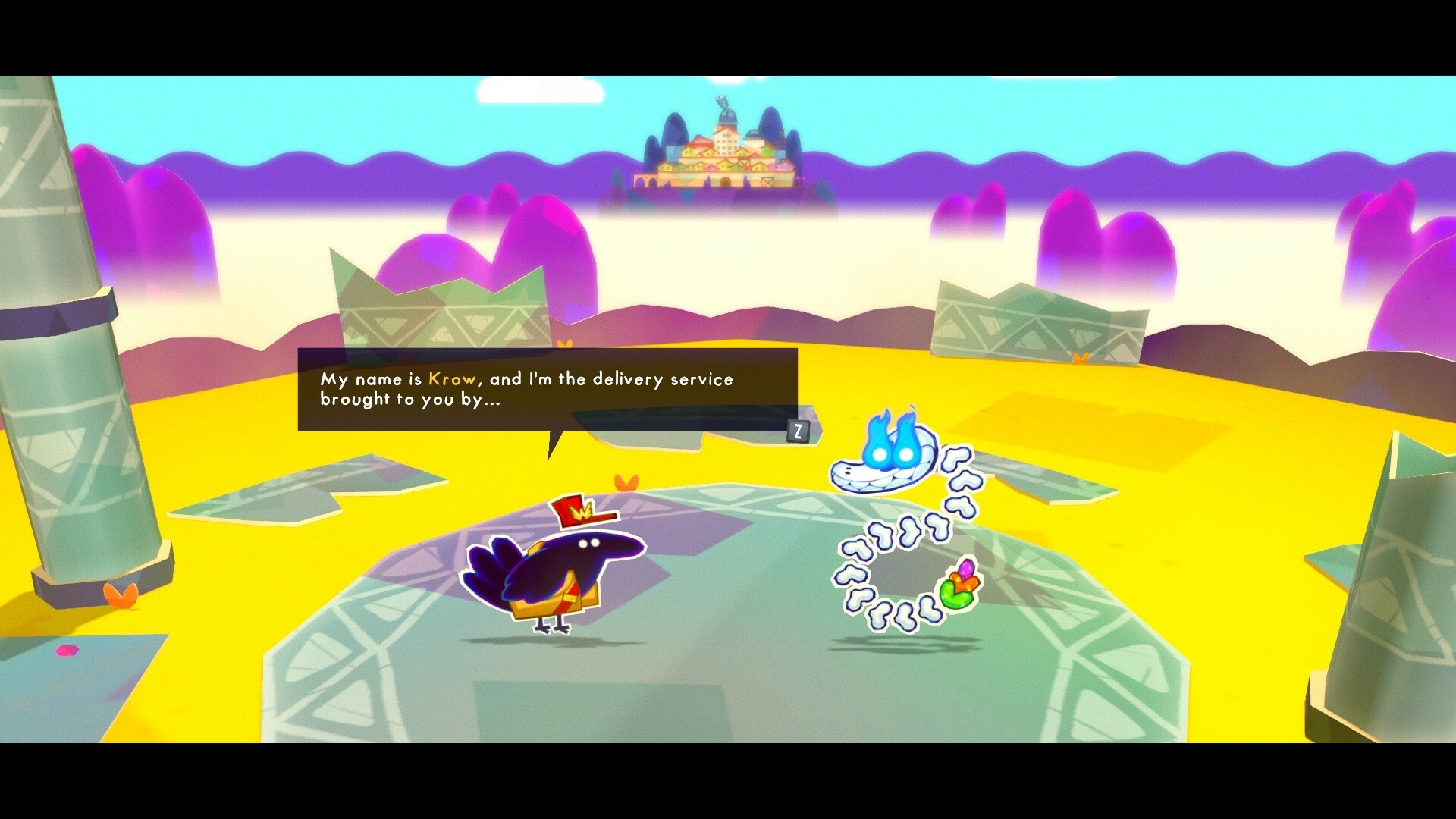Click the statue atop the distant castle

[x=722, y=99]
